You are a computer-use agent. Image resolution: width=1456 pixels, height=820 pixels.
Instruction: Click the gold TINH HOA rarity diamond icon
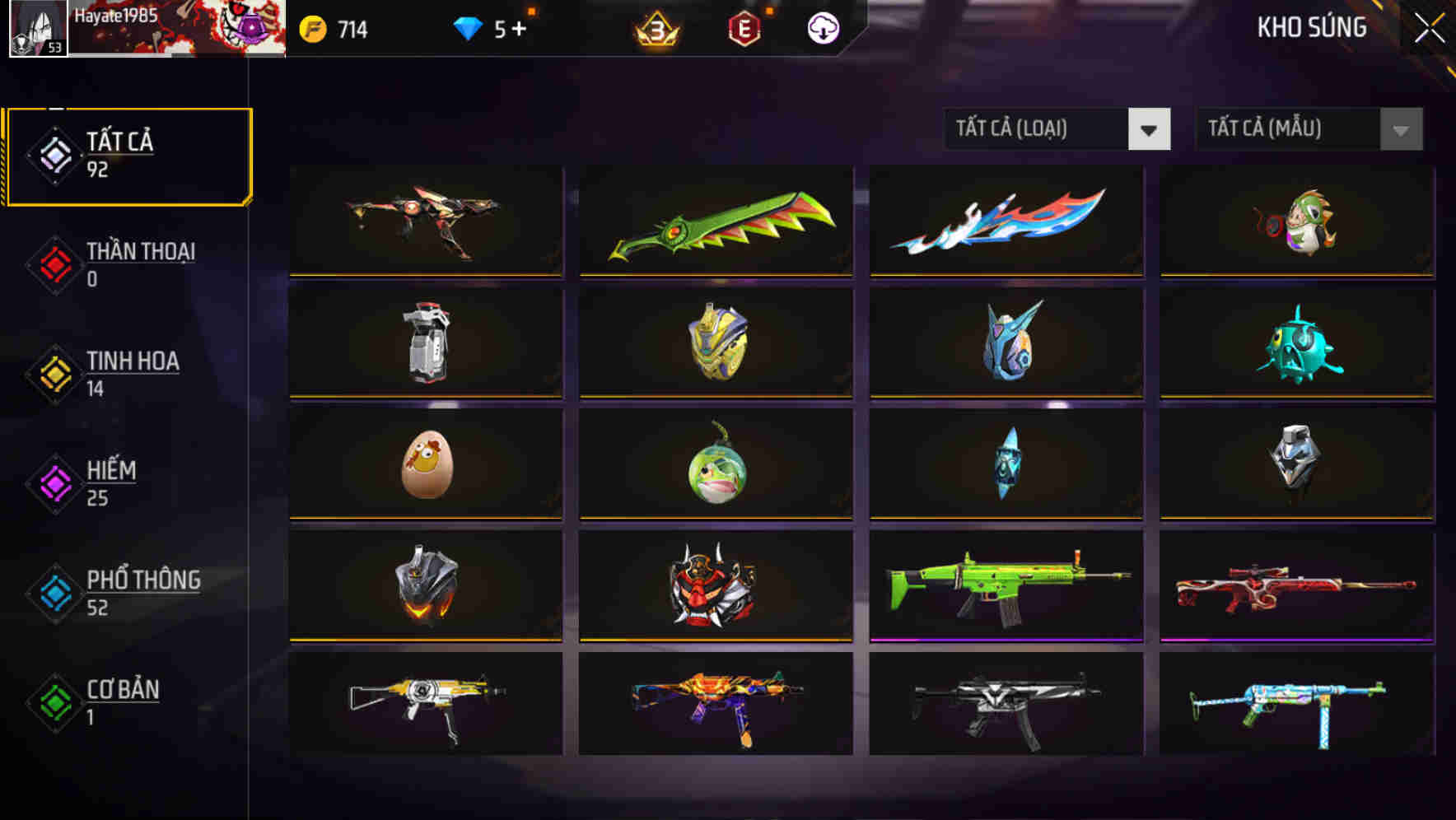(53, 373)
